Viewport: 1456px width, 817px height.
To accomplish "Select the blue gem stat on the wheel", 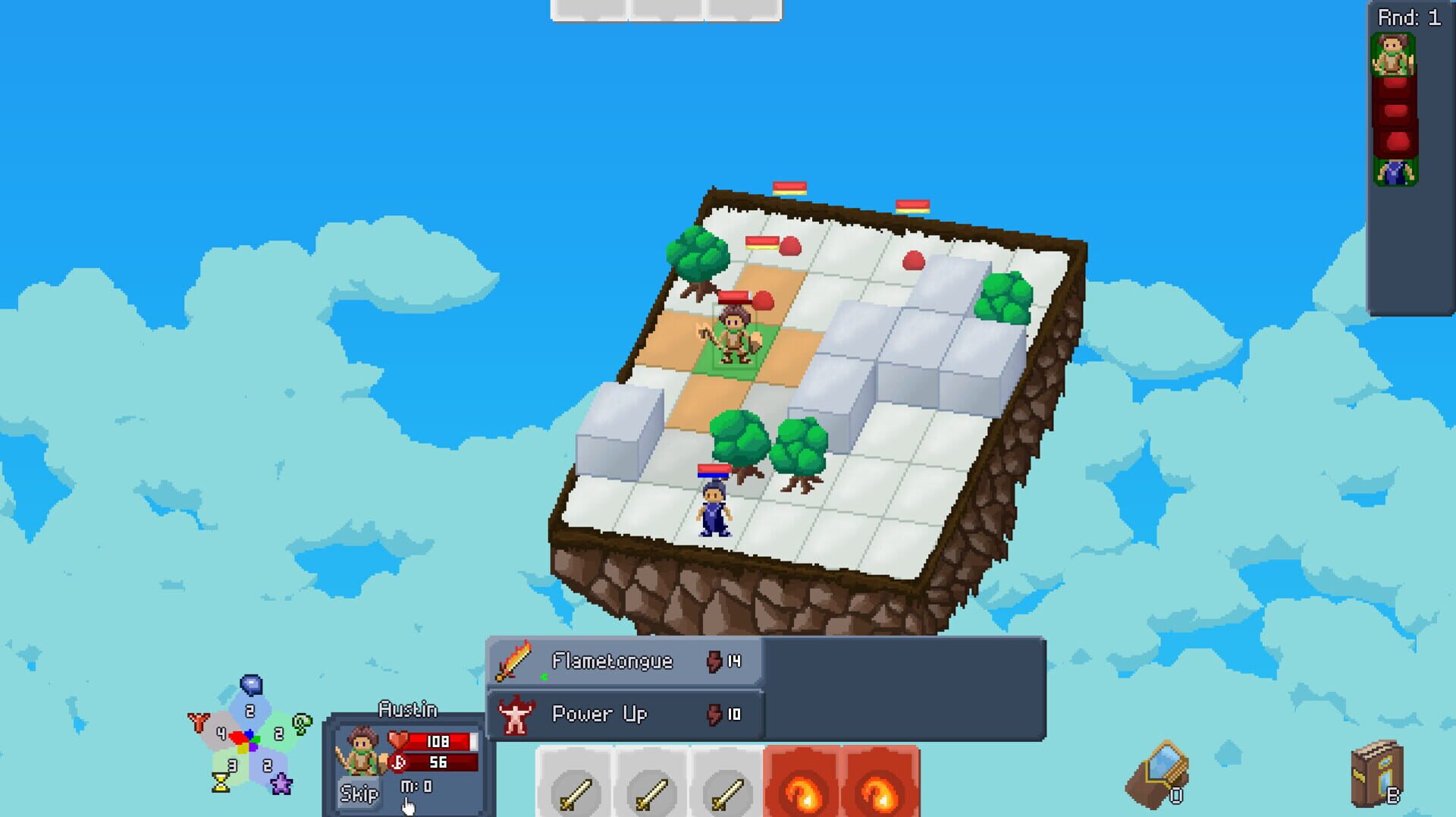I will [x=249, y=685].
